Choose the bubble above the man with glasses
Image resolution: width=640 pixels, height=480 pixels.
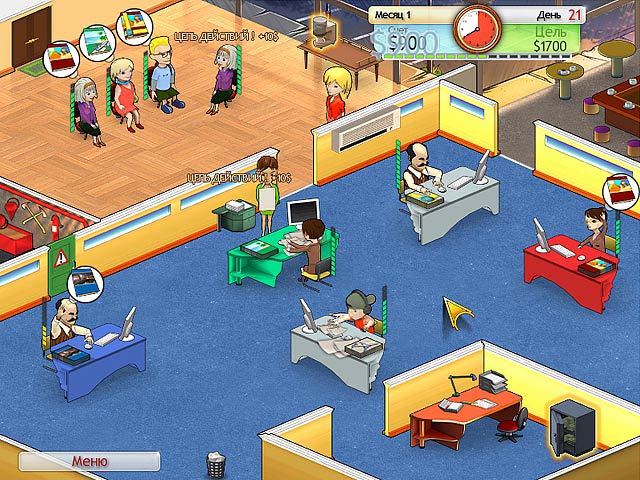click(x=132, y=26)
